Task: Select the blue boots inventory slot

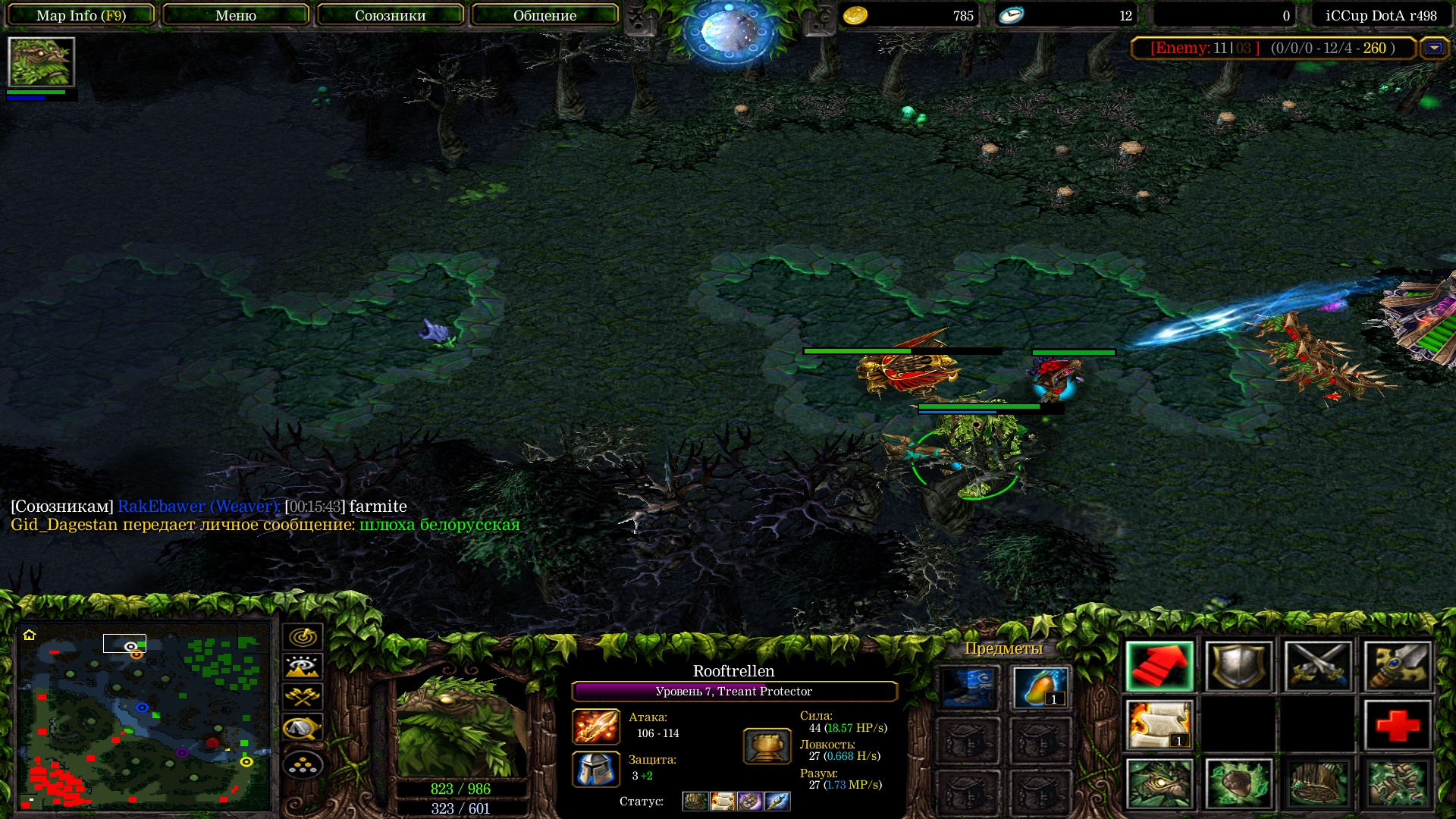Action: pos(968,687)
